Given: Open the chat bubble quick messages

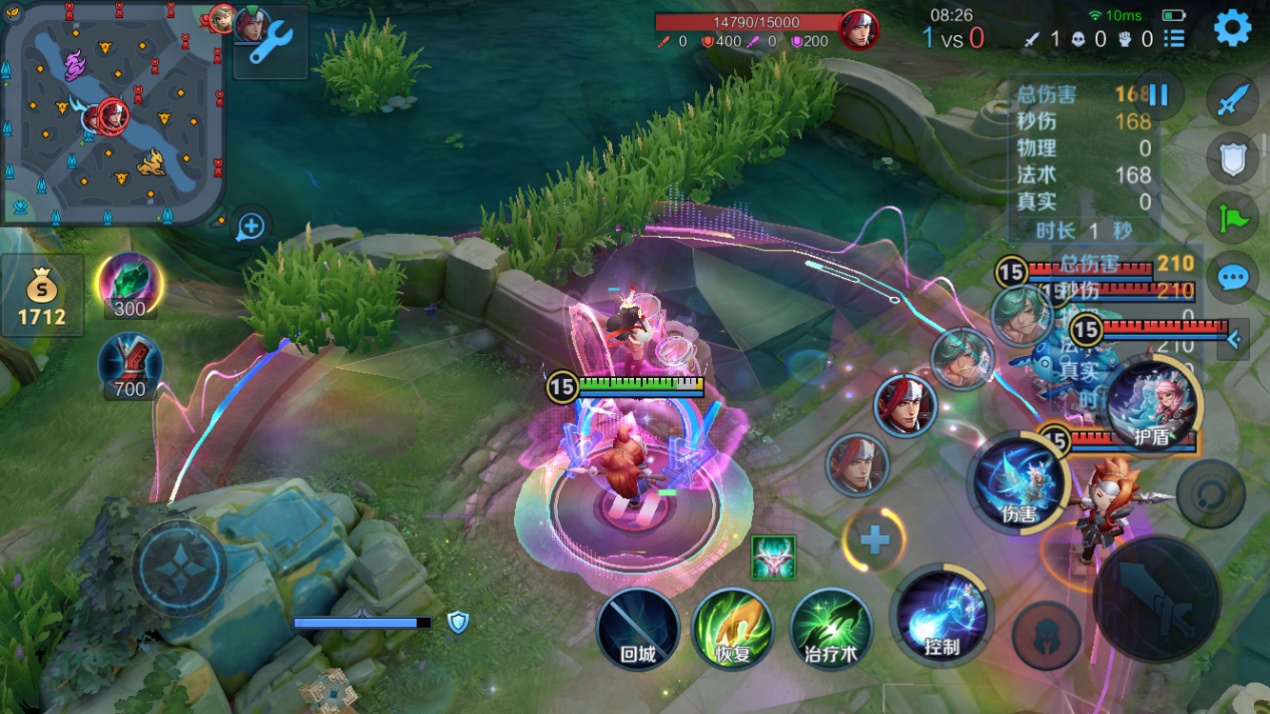Looking at the screenshot, I should 1232,276.
